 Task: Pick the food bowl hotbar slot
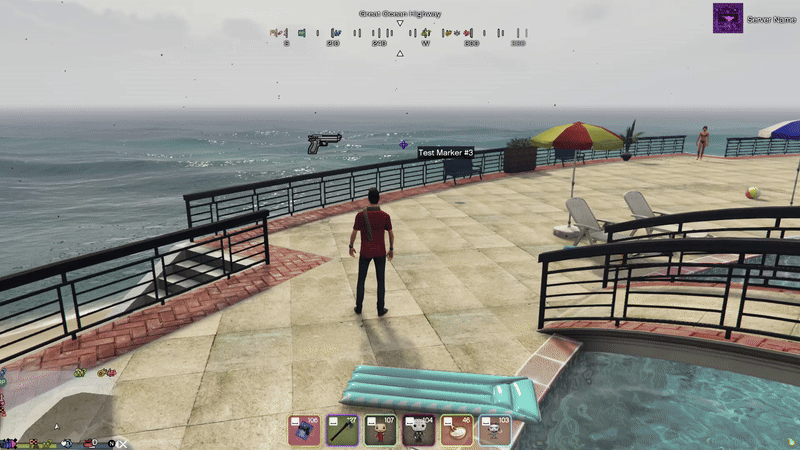457,430
